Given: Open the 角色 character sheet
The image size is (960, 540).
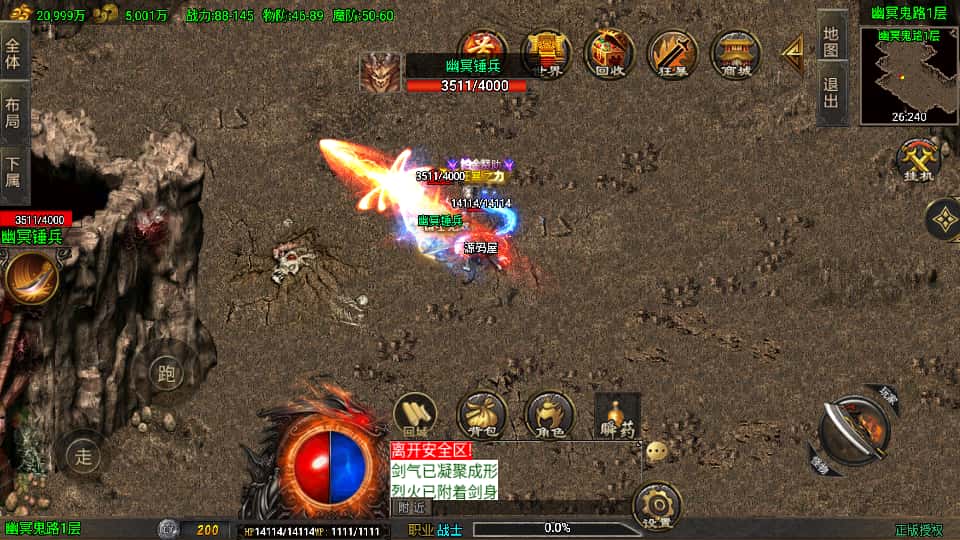Looking at the screenshot, I should 549,415.
